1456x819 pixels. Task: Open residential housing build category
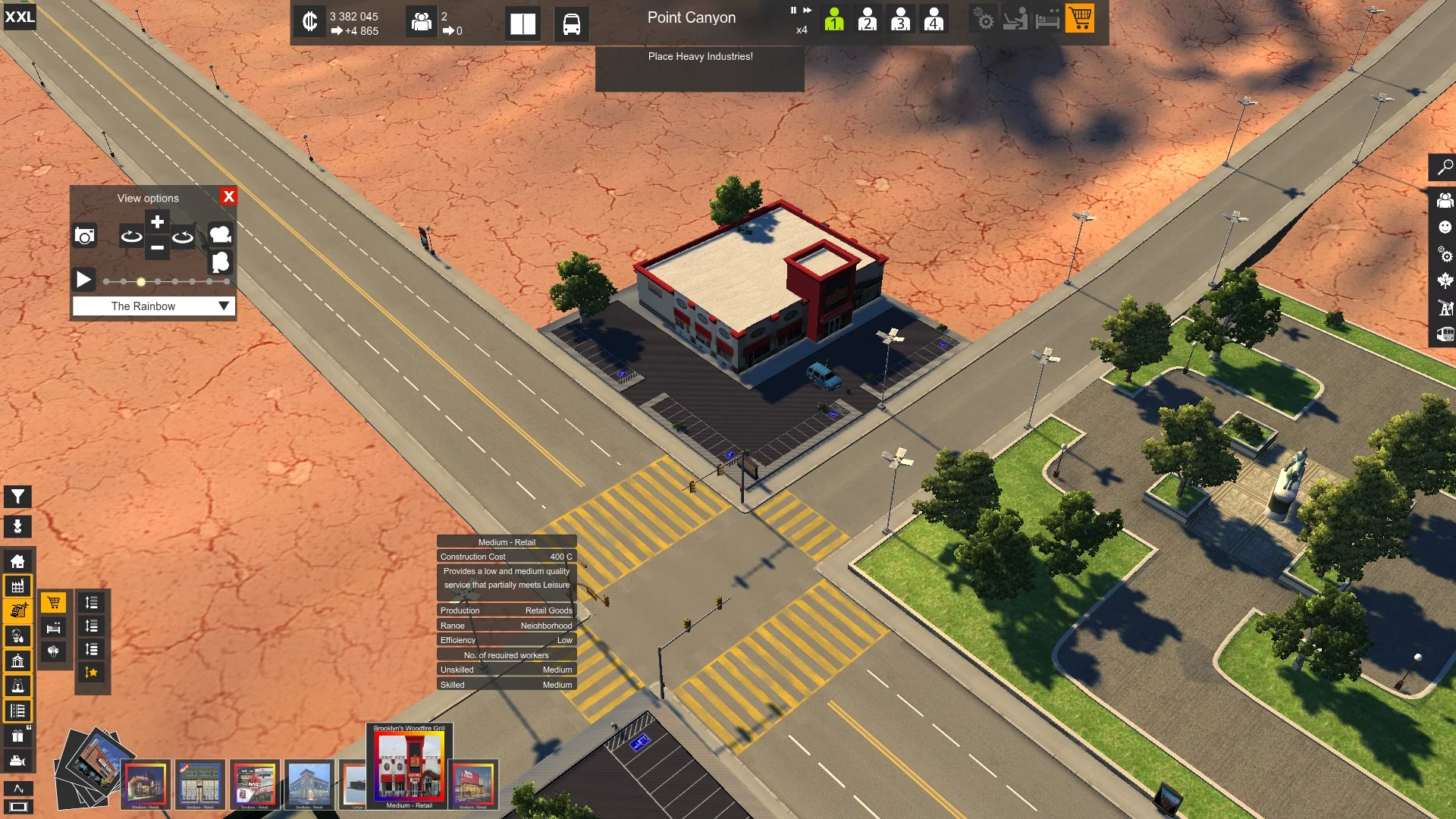(17, 561)
